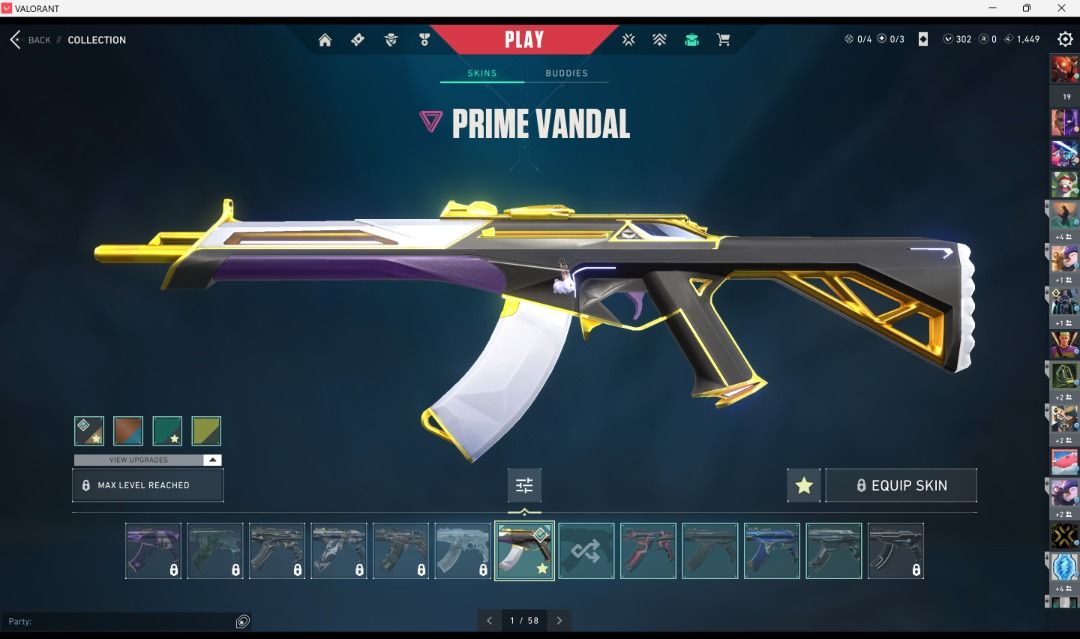1080x639 pixels.
Task: Go to the previous skins page
Action: (x=489, y=621)
